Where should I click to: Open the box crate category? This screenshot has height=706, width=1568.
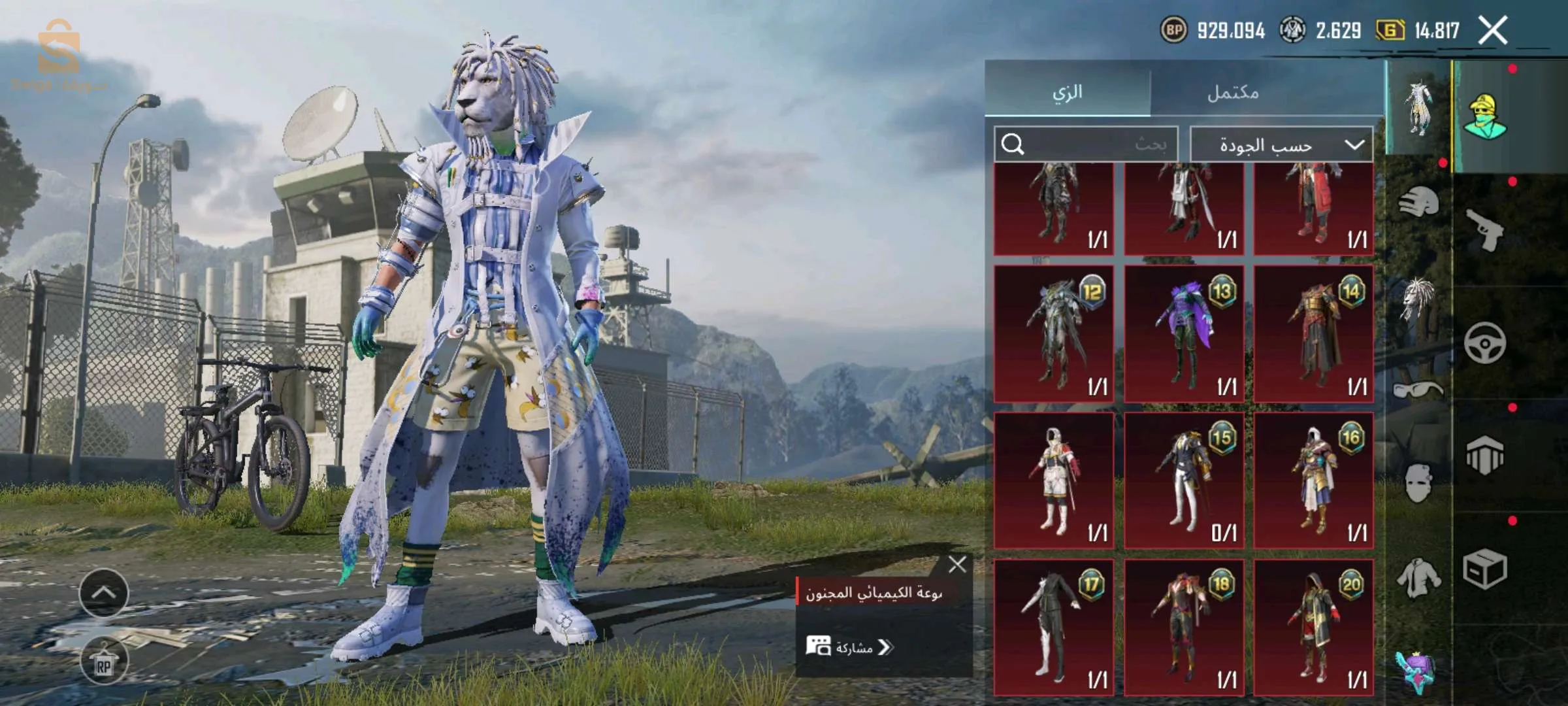(1484, 569)
